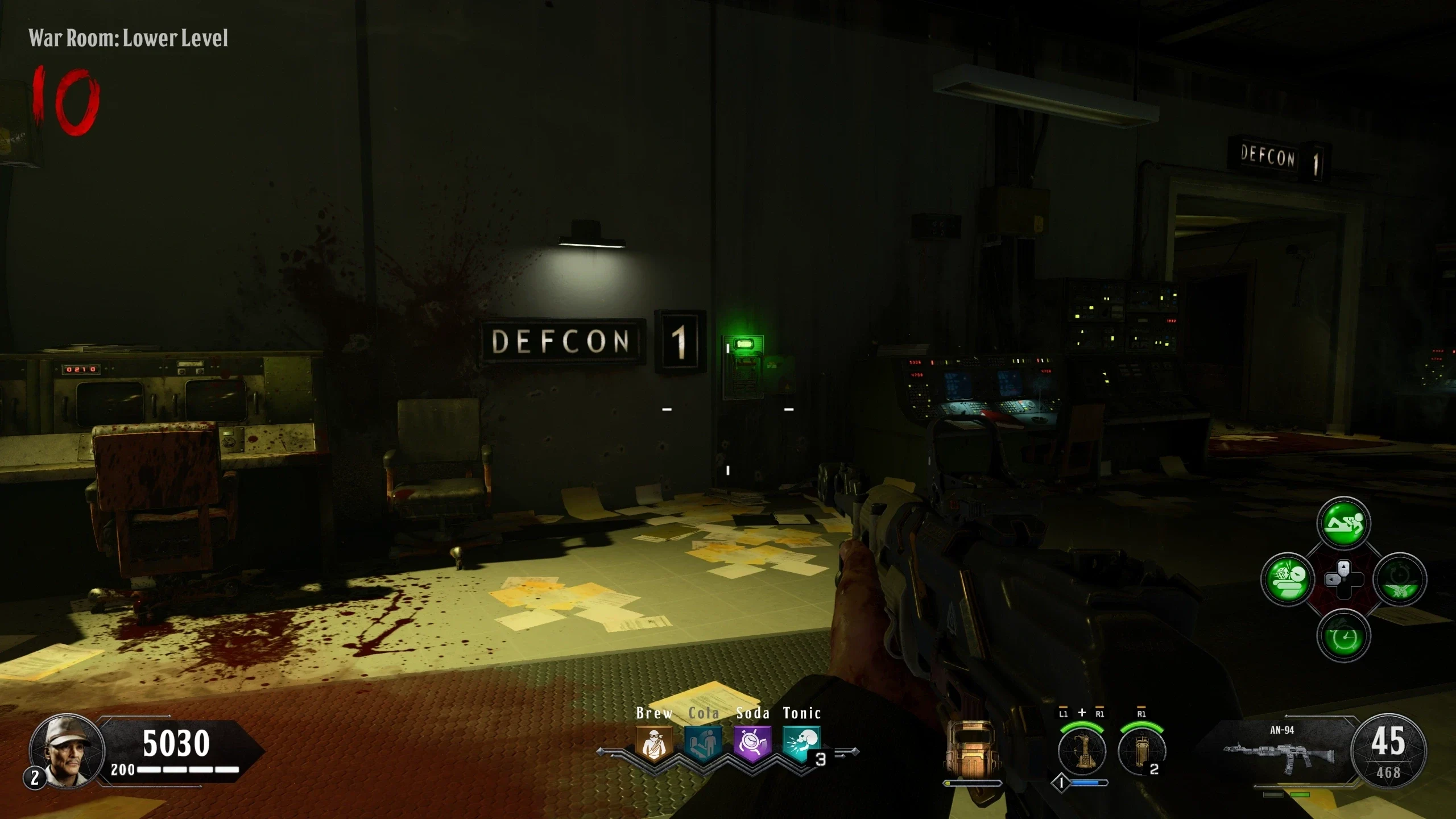This screenshot has height=819, width=1456.
Task: Click the purple Soda perk icon
Action: (752, 744)
